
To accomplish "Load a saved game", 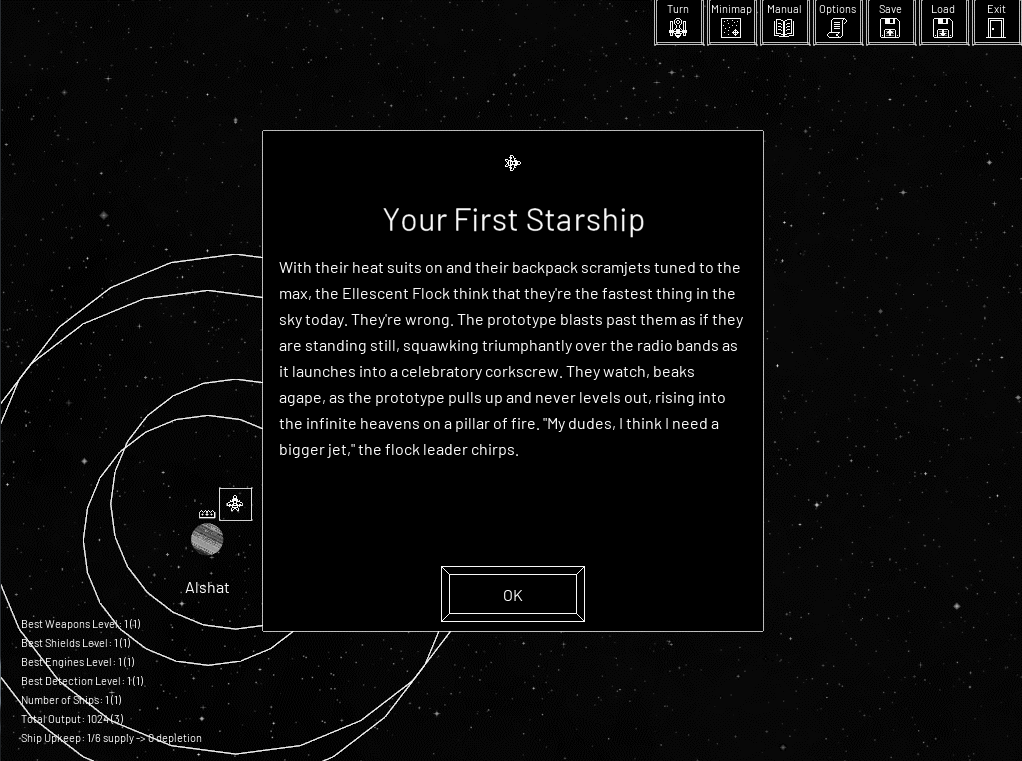I will tap(943, 22).
